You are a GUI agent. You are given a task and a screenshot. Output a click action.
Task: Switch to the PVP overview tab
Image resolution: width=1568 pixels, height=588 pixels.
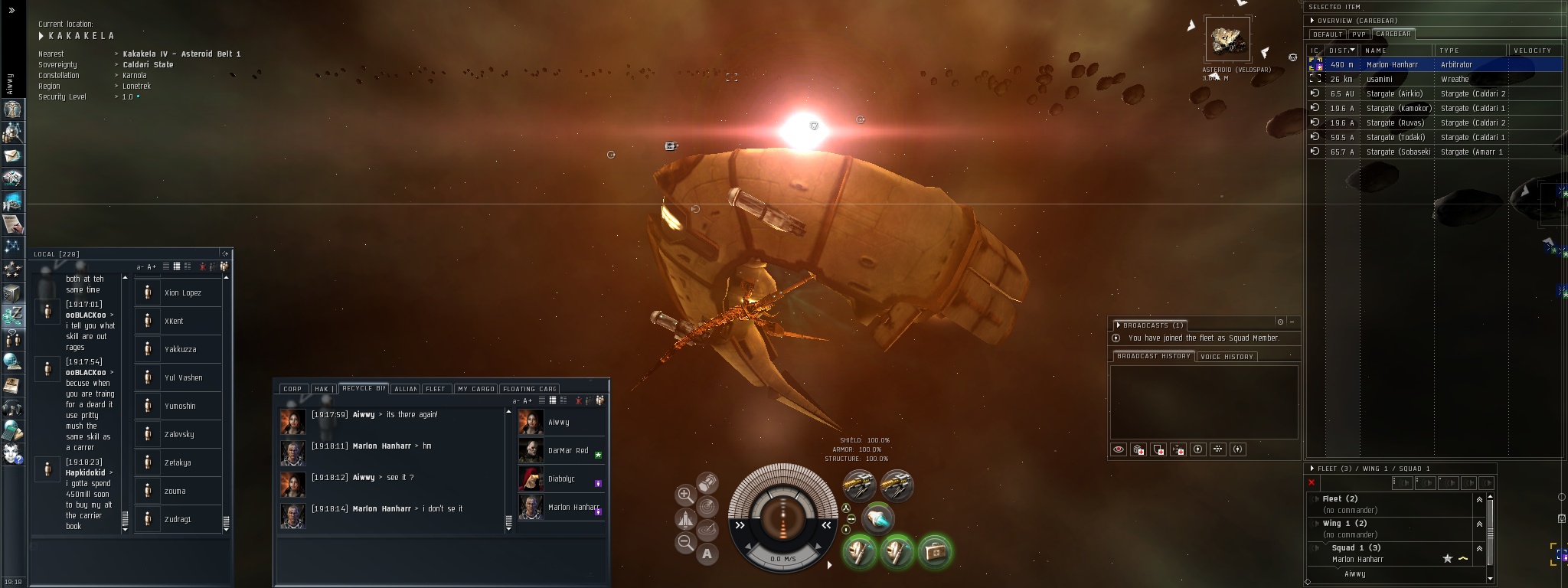click(x=1359, y=34)
